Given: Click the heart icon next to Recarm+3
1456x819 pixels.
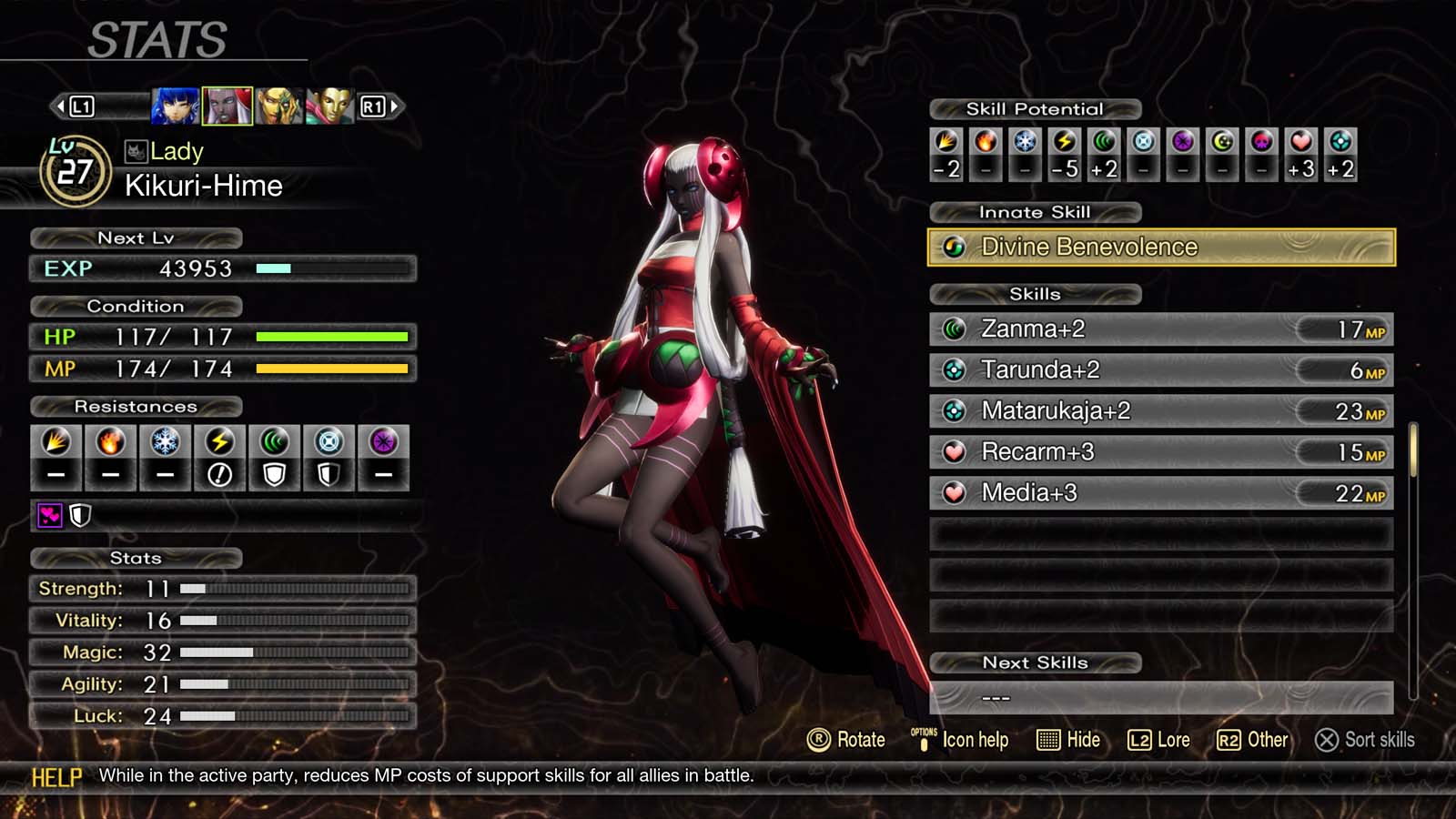Looking at the screenshot, I should (x=953, y=451).
